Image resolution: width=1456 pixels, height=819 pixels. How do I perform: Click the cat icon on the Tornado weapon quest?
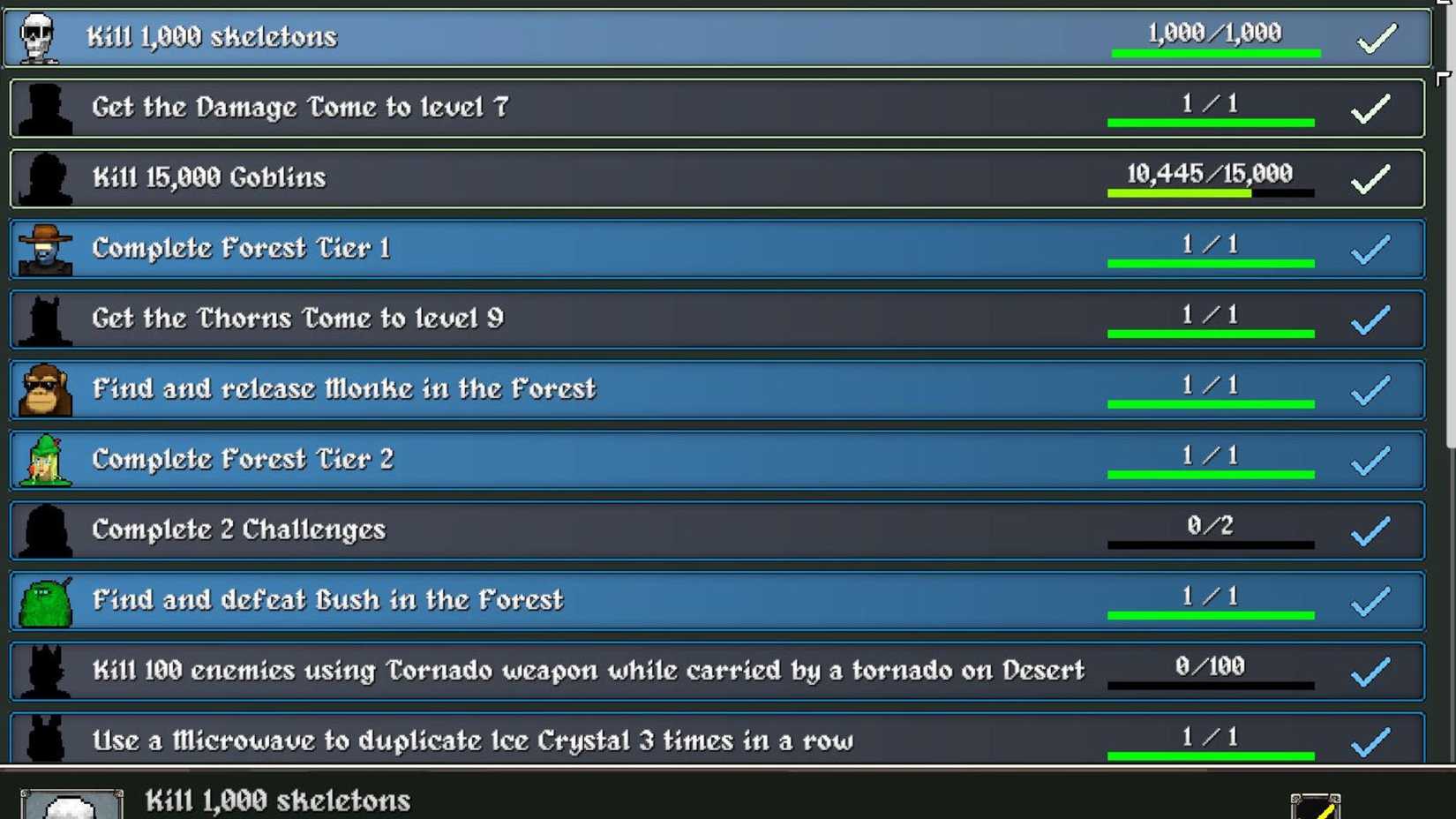[x=42, y=671]
